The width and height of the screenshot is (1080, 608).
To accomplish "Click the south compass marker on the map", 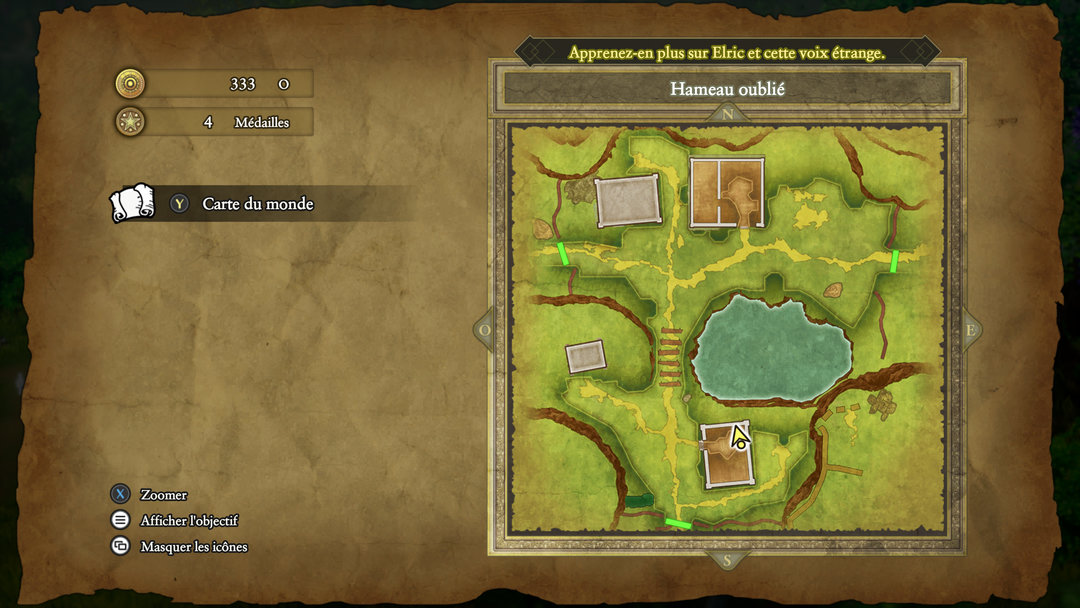I will (727, 561).
